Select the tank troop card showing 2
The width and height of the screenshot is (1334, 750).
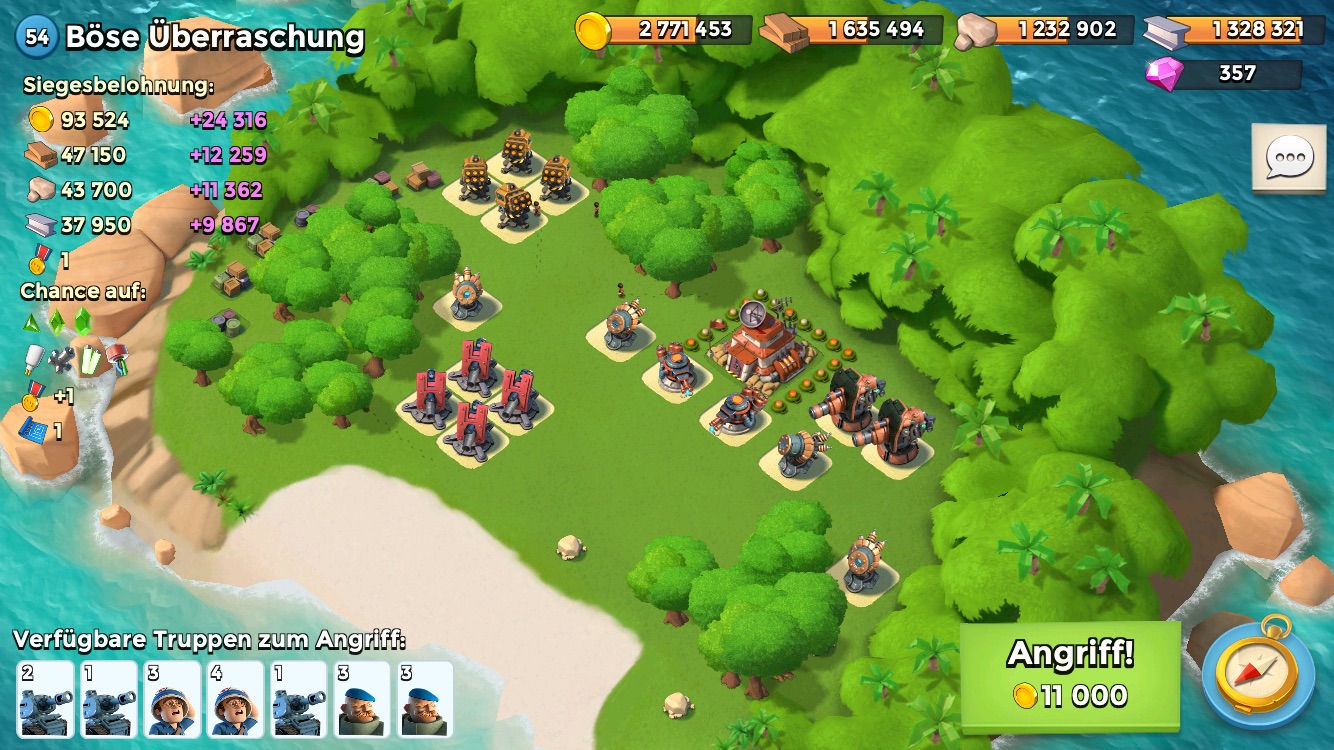(45, 699)
